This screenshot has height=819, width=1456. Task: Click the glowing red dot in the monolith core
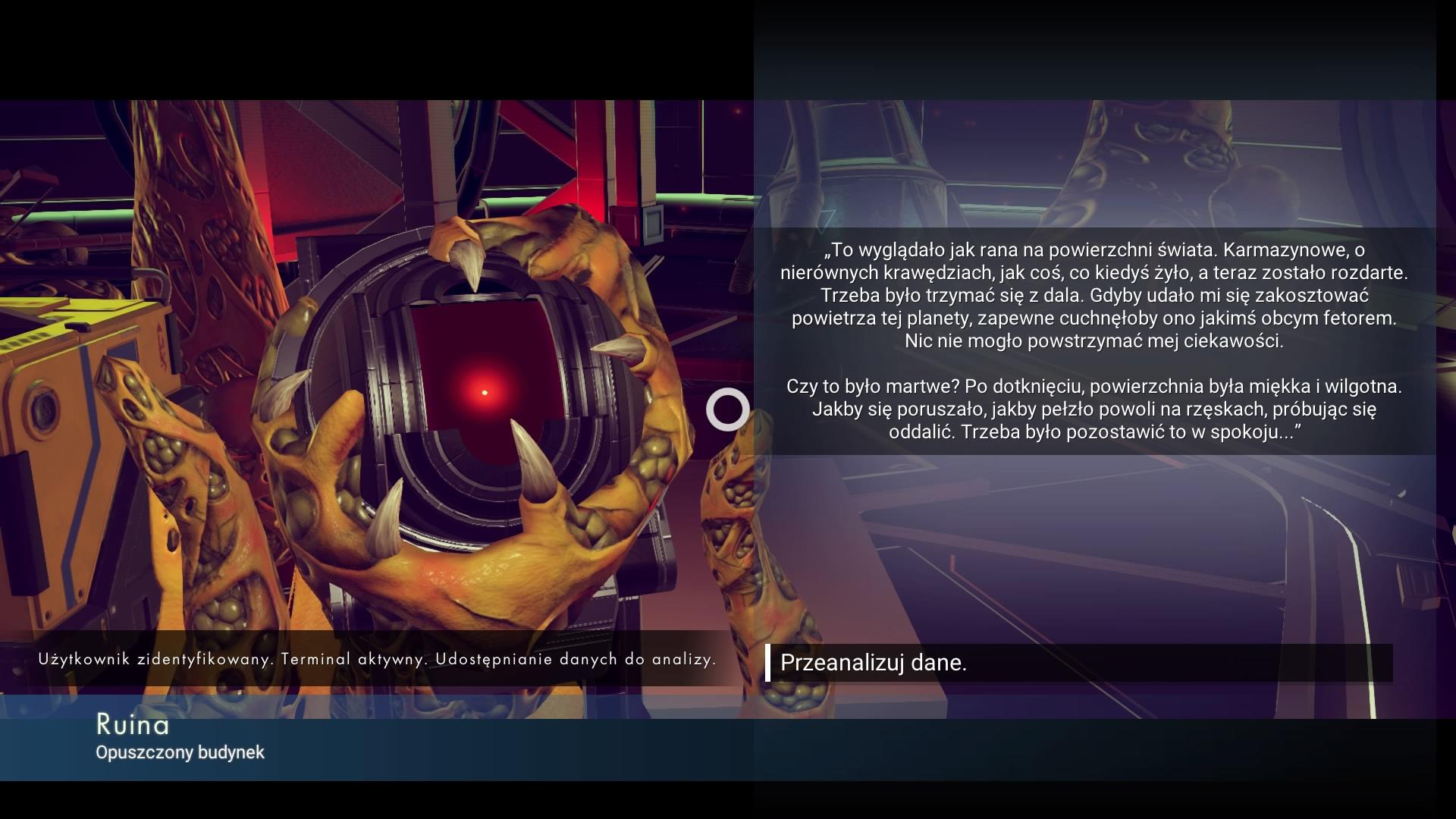483,393
